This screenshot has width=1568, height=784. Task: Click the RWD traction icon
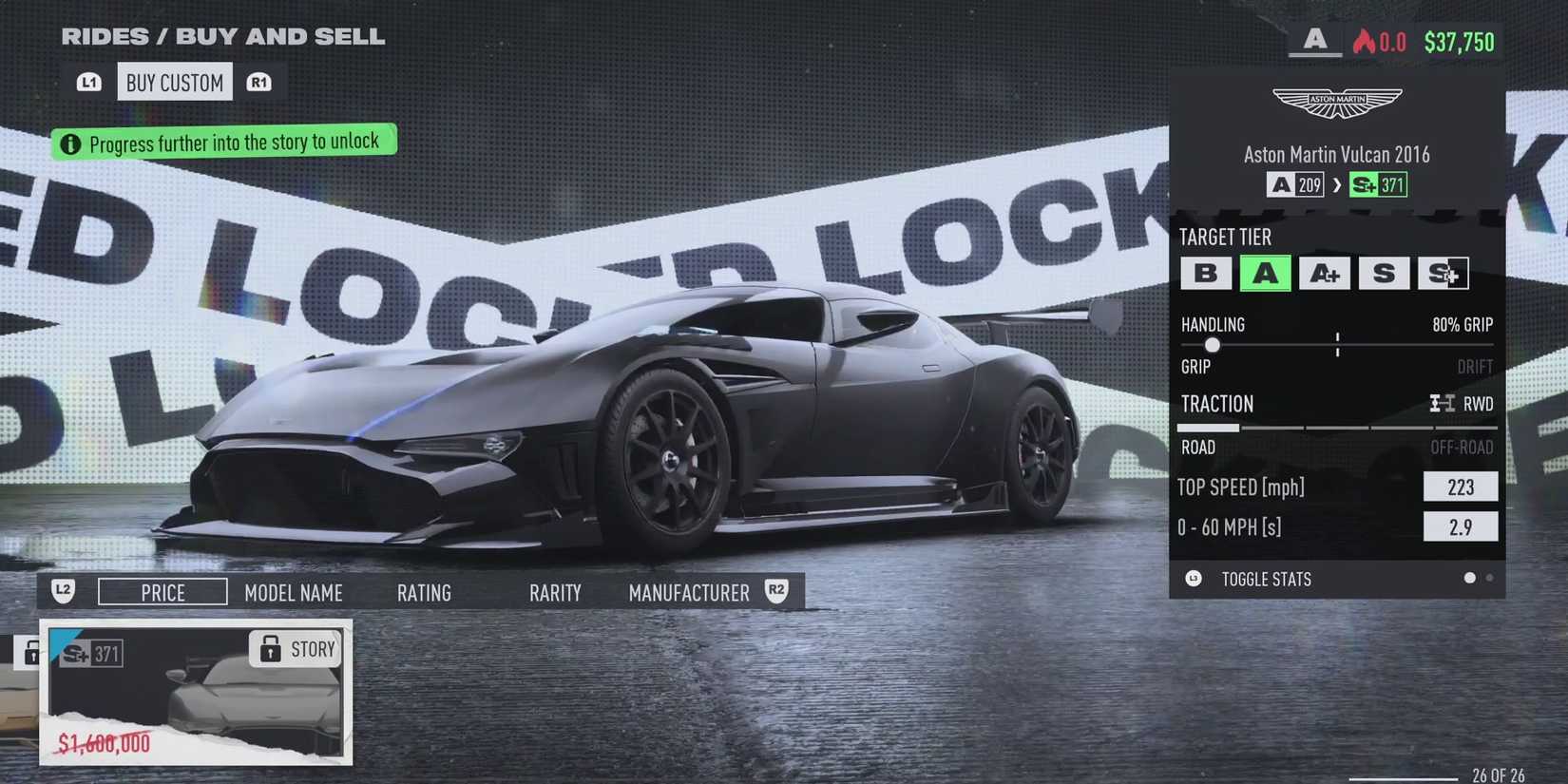click(1441, 404)
